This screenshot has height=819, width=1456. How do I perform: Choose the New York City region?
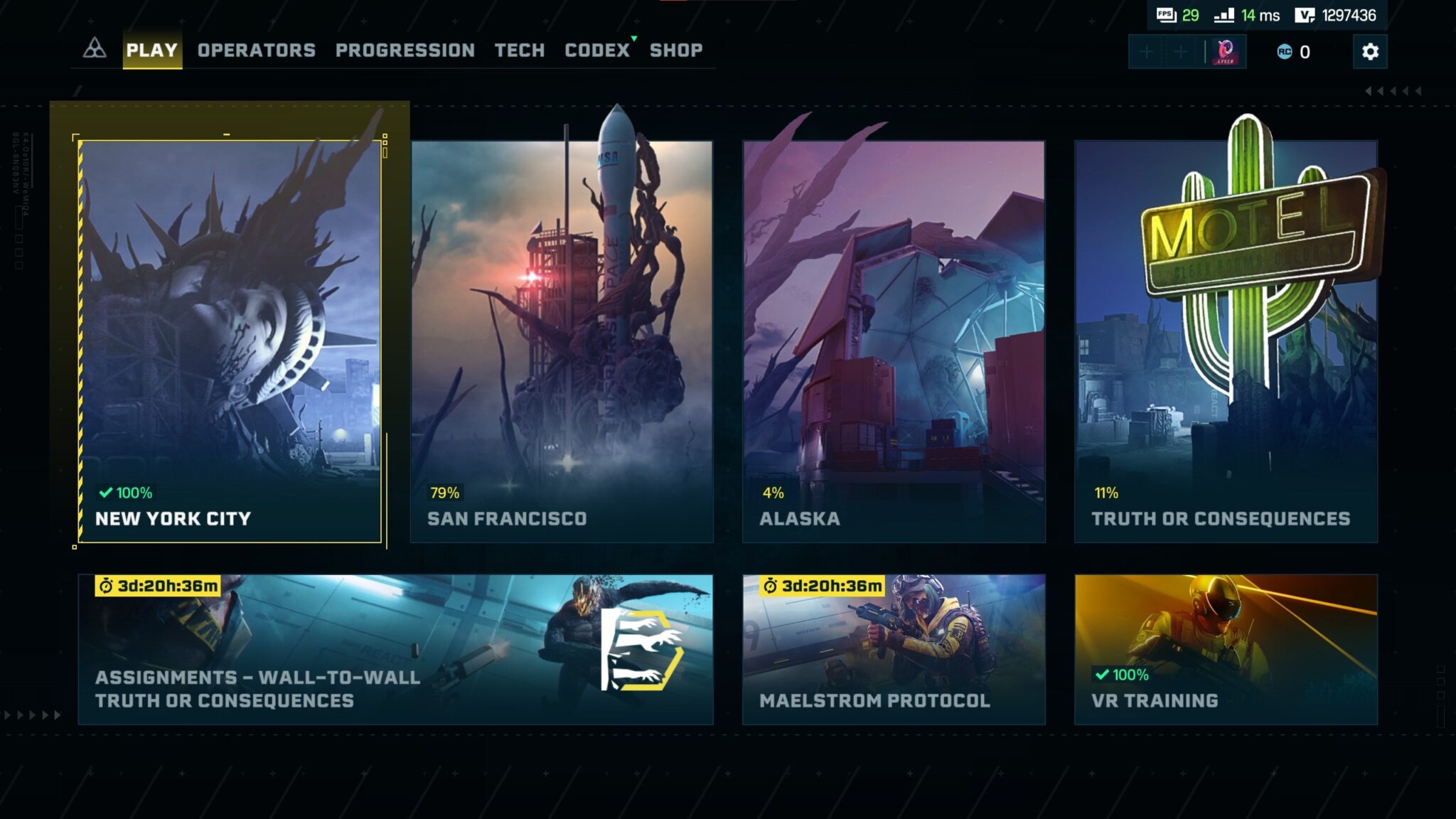tap(230, 341)
